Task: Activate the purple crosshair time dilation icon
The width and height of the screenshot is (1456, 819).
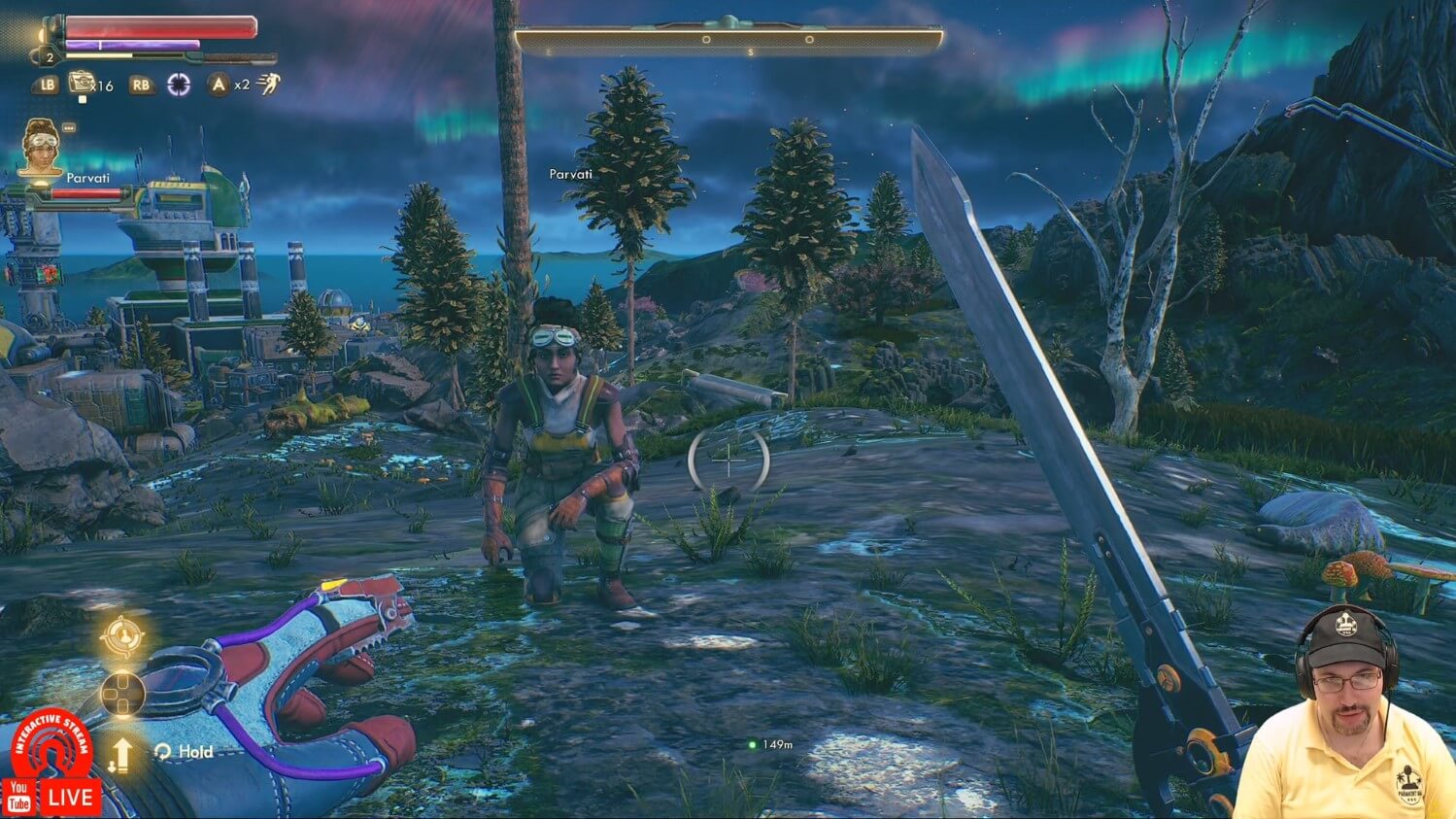Action: point(179,85)
